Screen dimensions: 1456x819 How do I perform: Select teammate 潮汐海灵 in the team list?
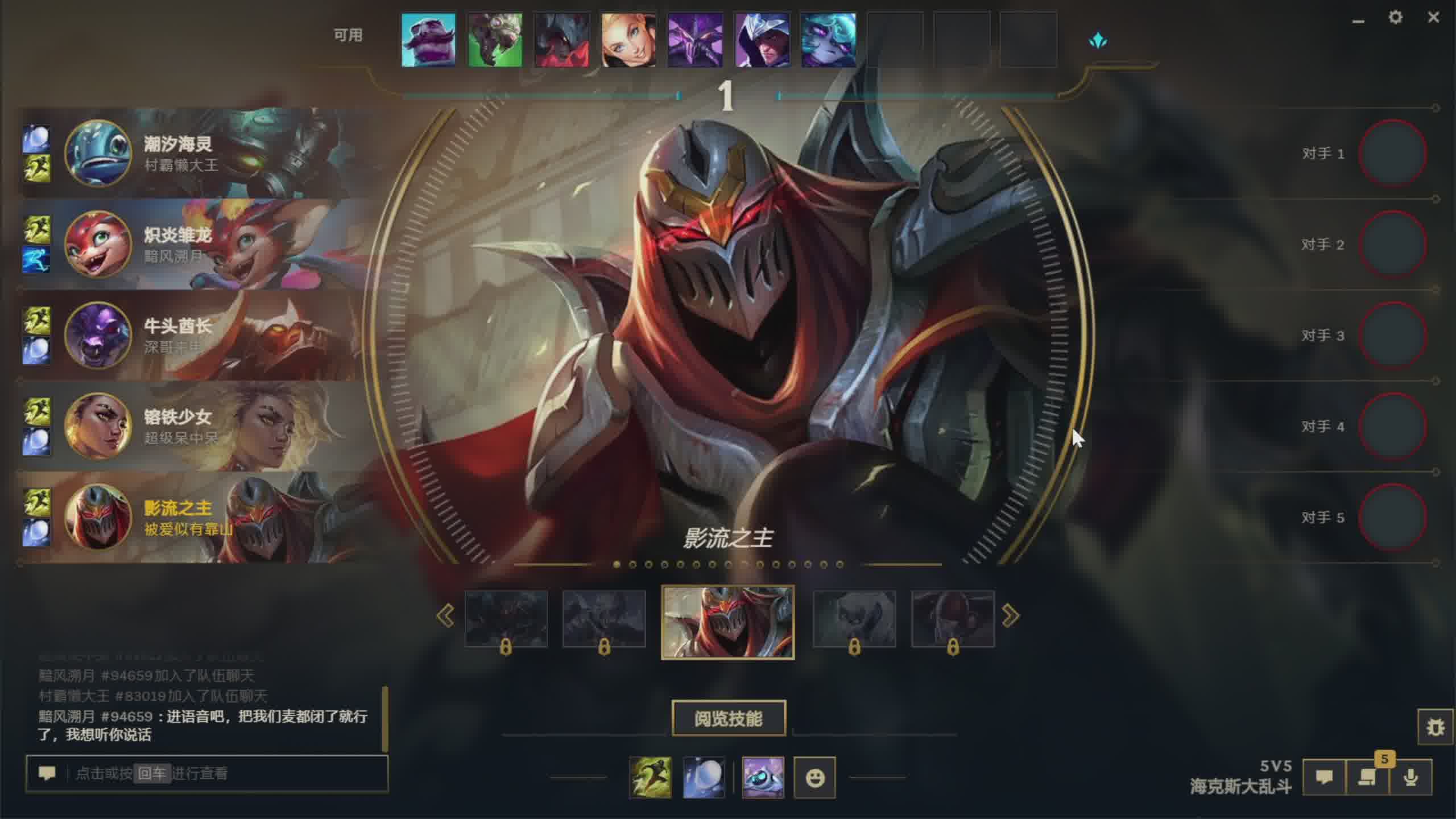coord(176,152)
